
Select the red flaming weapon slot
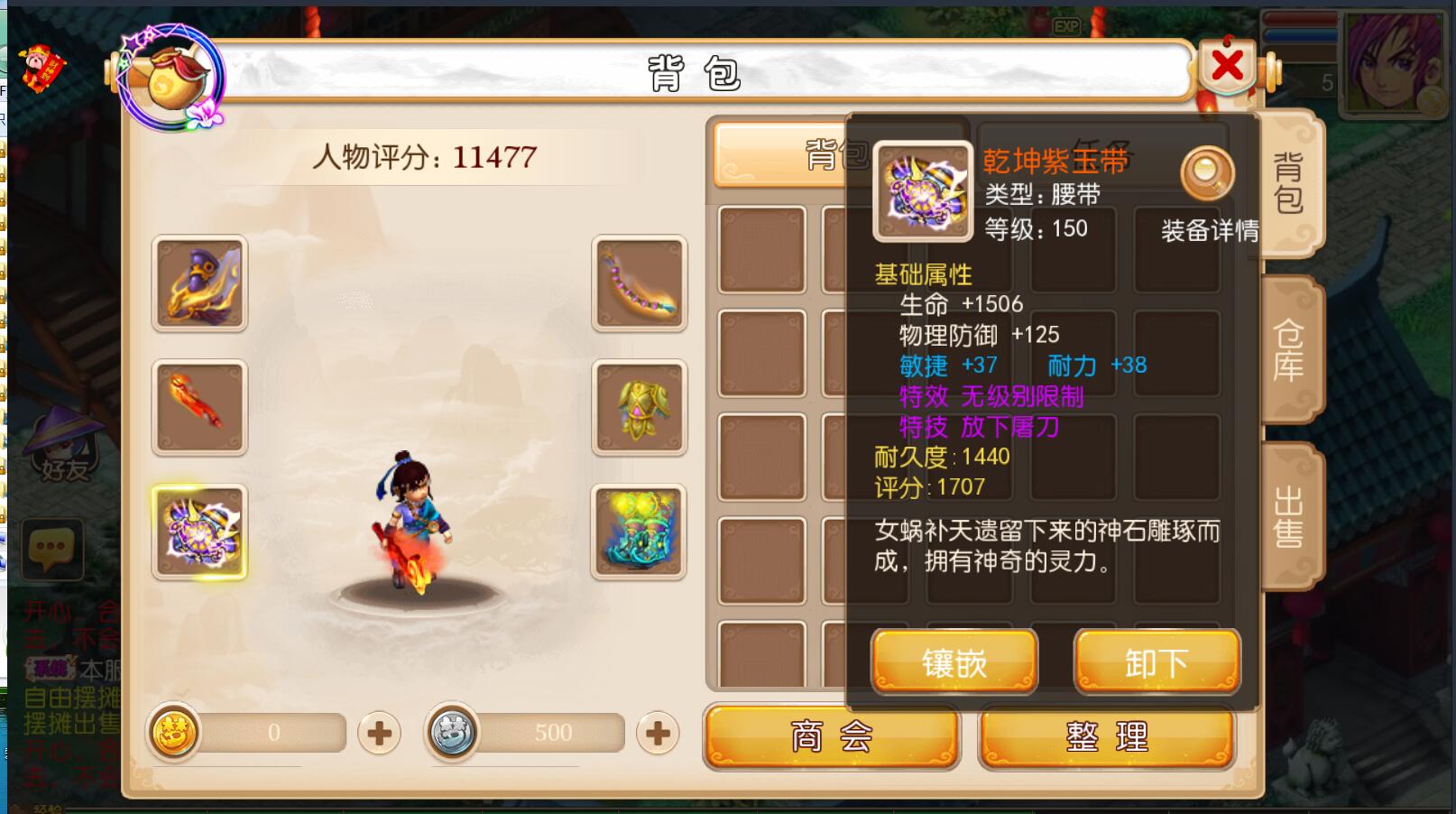[199, 407]
